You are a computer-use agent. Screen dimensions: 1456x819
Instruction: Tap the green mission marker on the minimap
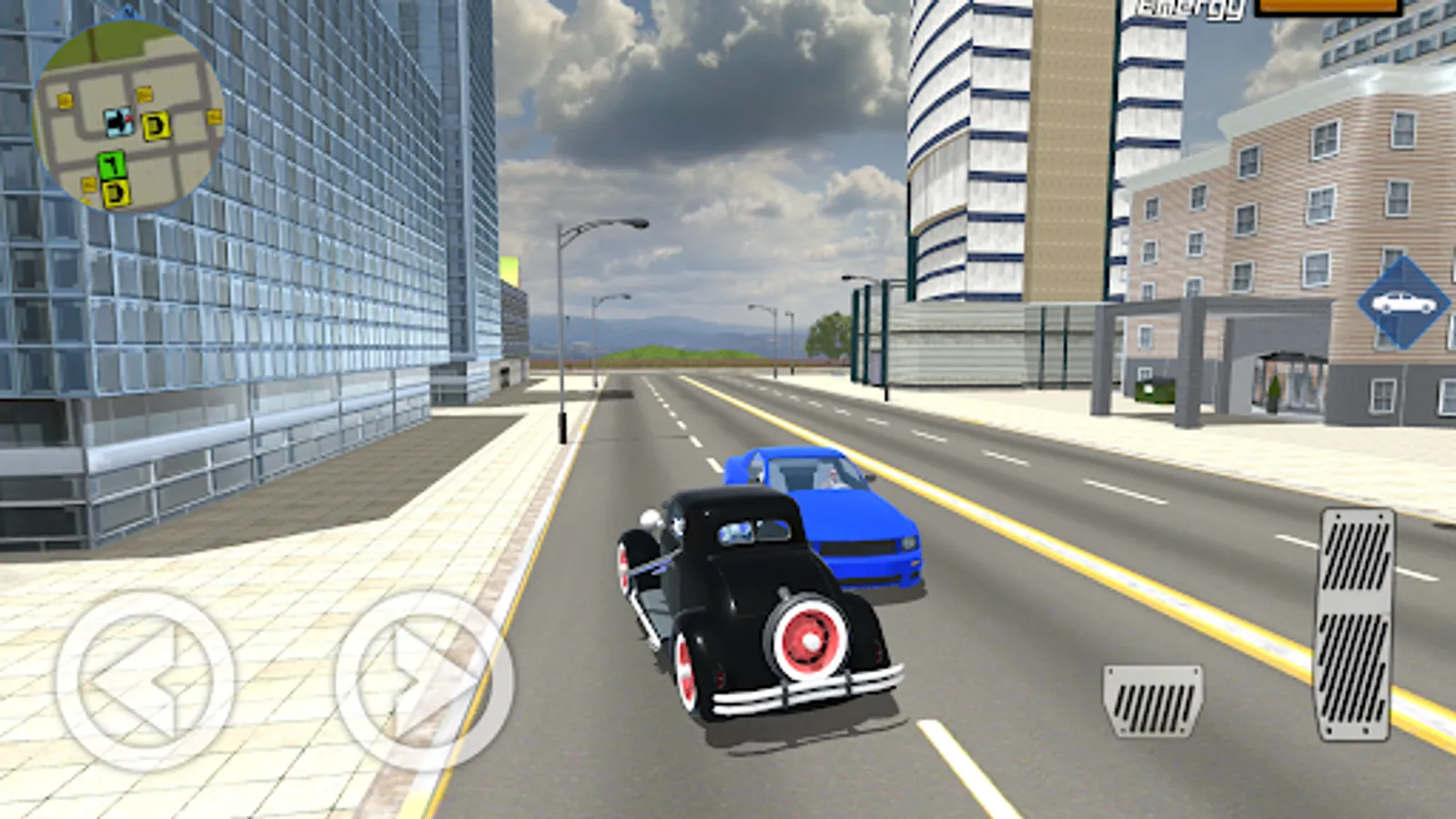coord(111,164)
